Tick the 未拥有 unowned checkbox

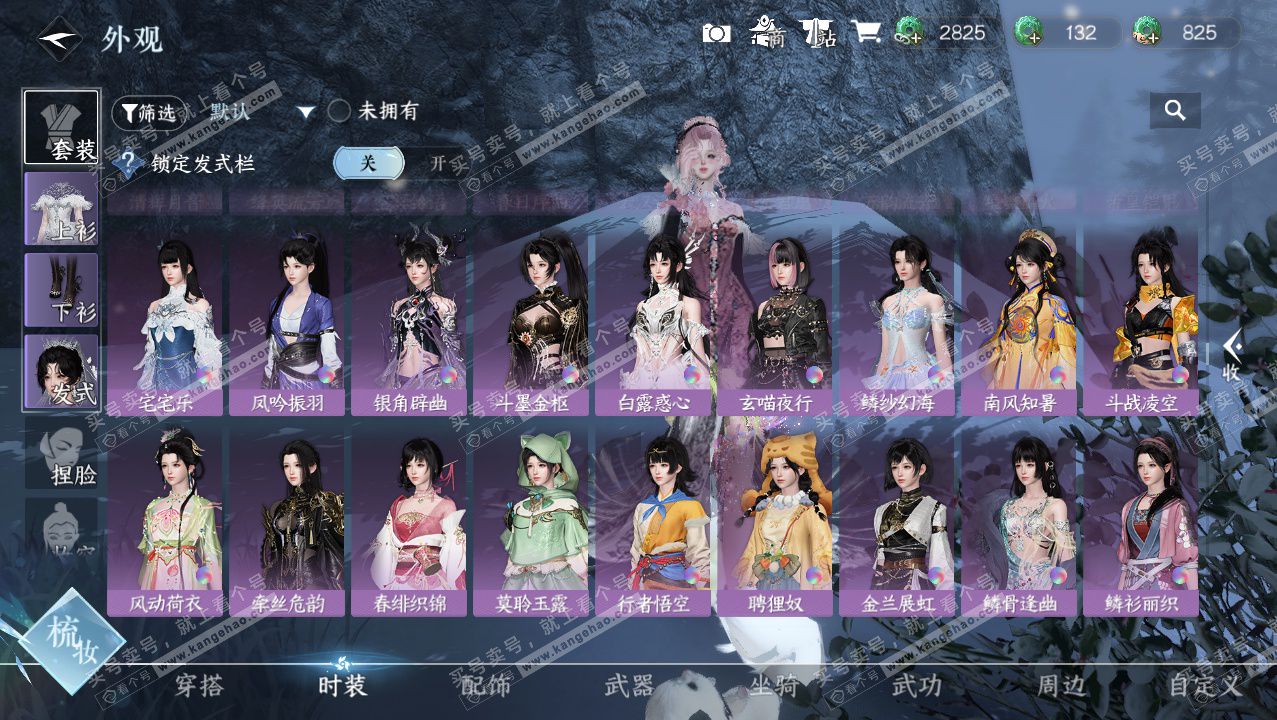pos(340,112)
